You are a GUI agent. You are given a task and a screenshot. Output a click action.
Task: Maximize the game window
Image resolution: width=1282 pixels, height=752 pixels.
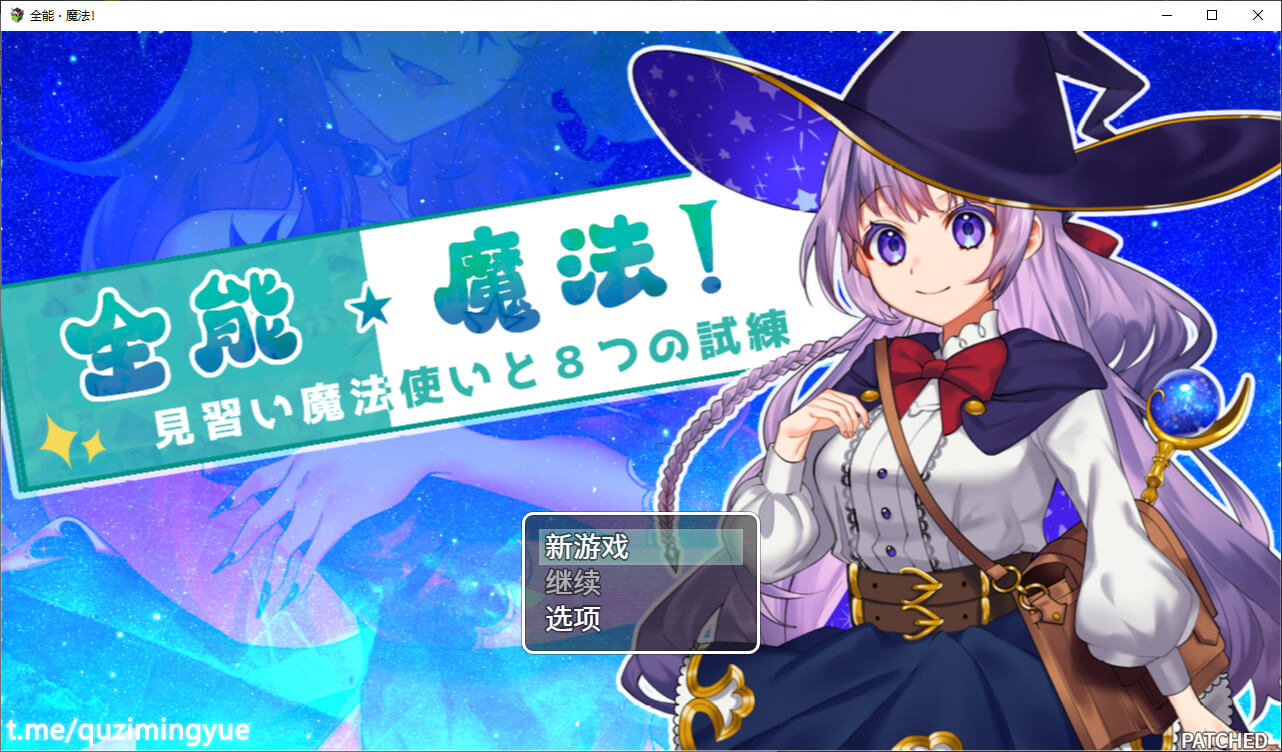pyautogui.click(x=1212, y=15)
